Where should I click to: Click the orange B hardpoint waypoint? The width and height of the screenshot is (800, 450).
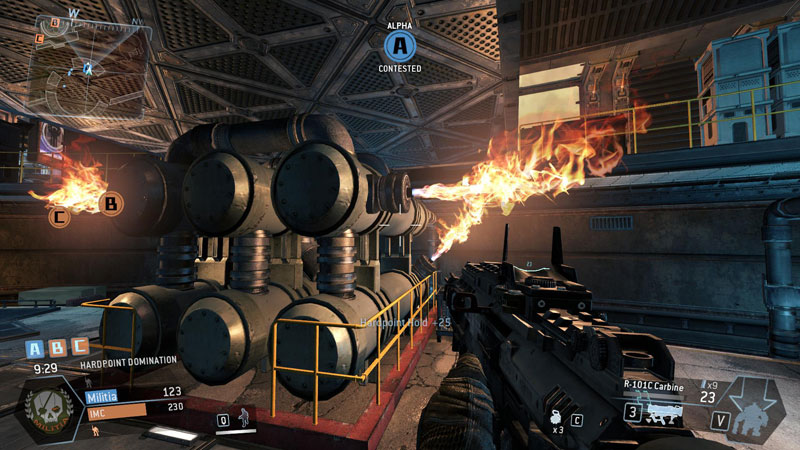click(x=110, y=205)
